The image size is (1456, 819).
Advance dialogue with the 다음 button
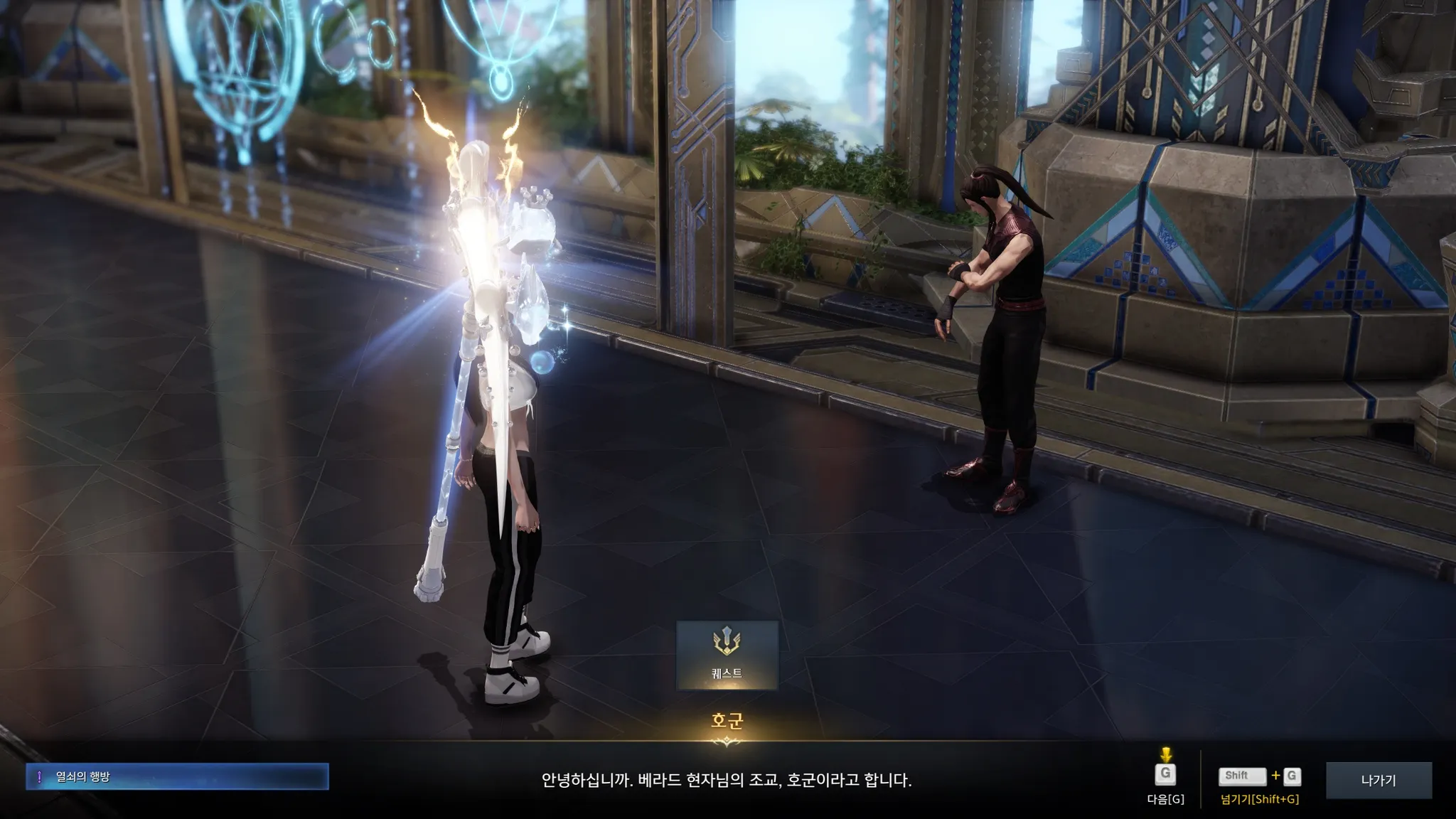point(1165,776)
